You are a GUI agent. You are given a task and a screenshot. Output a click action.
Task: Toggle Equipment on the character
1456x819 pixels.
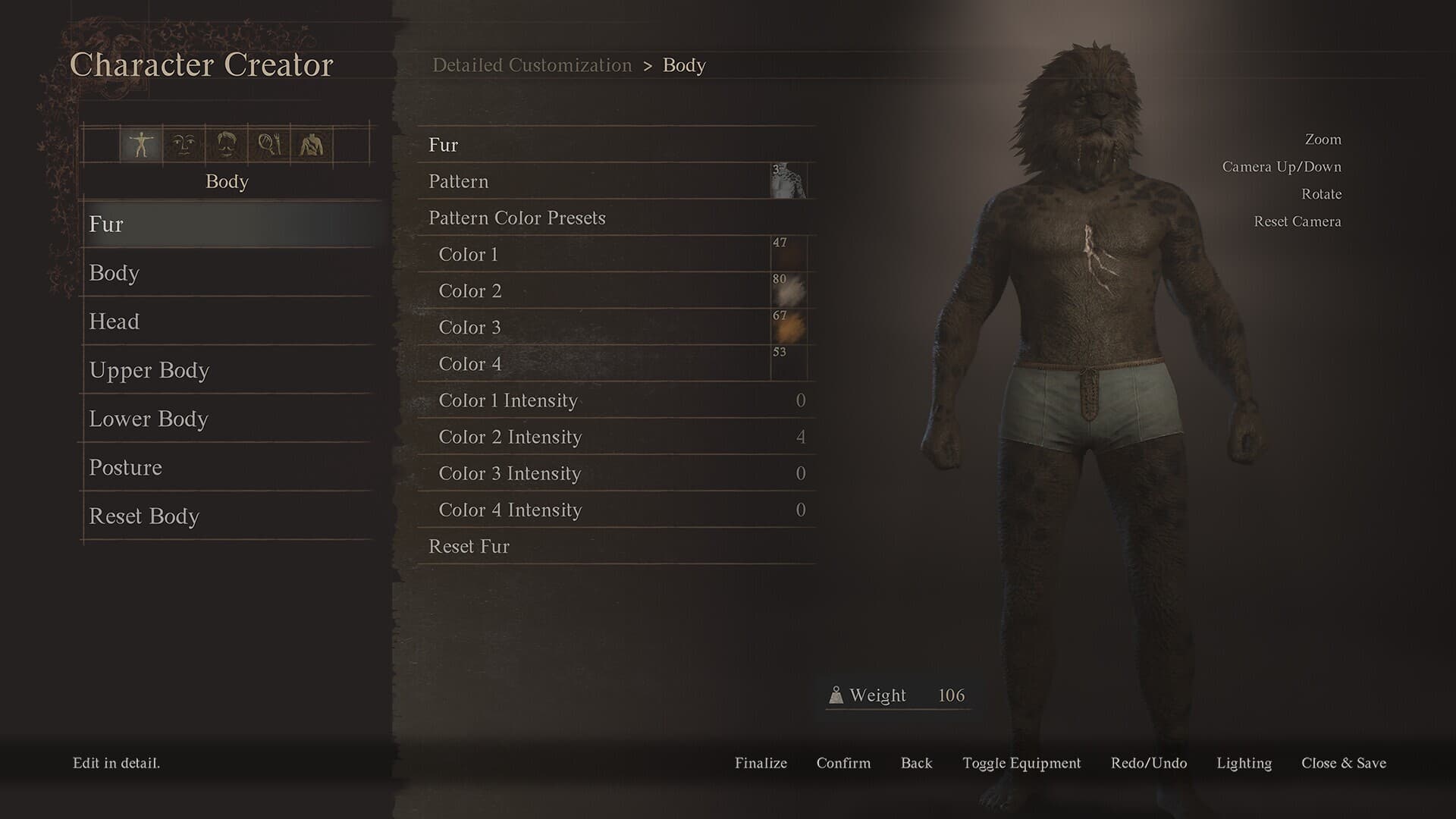(x=1021, y=764)
